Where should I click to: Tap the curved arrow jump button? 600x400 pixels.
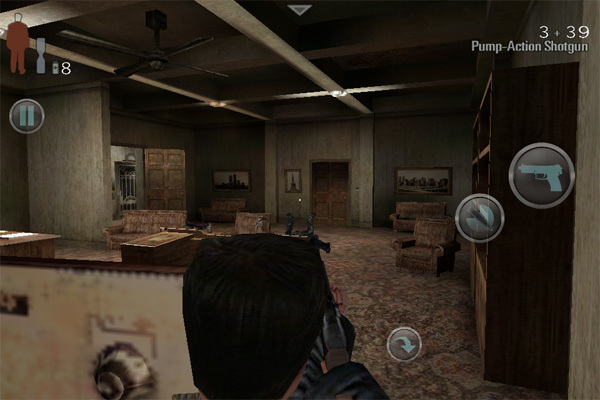[x=404, y=344]
